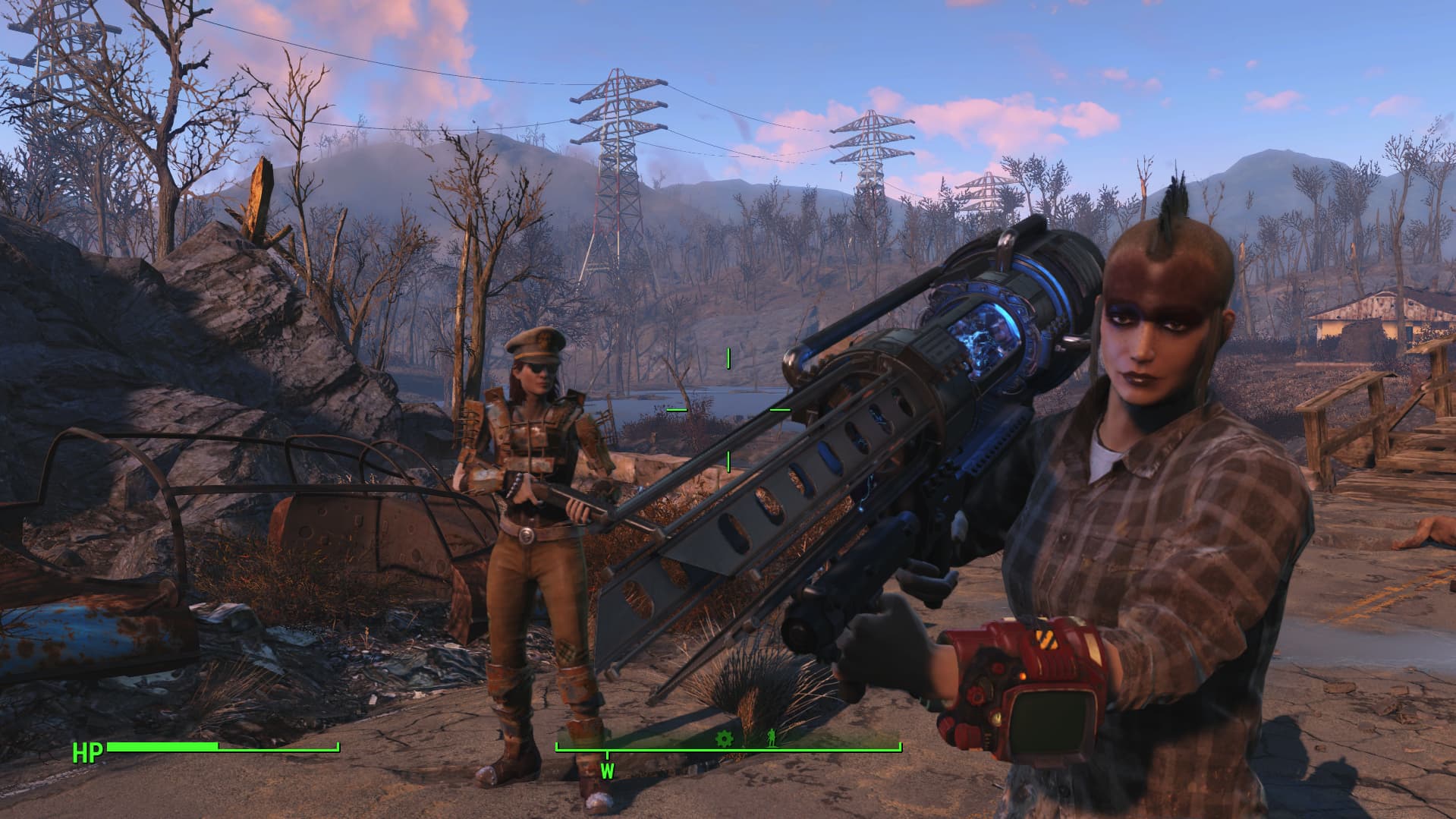This screenshot has width=1456, height=819.
Task: Click the compass bar above the W marker
Action: pyautogui.click(x=609, y=750)
